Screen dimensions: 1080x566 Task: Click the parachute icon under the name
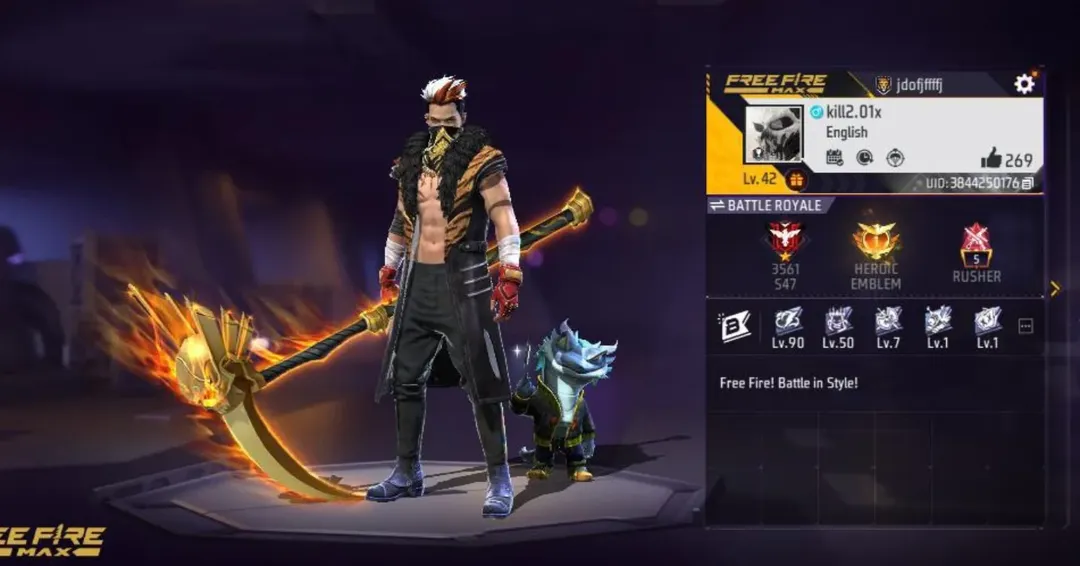(895, 157)
